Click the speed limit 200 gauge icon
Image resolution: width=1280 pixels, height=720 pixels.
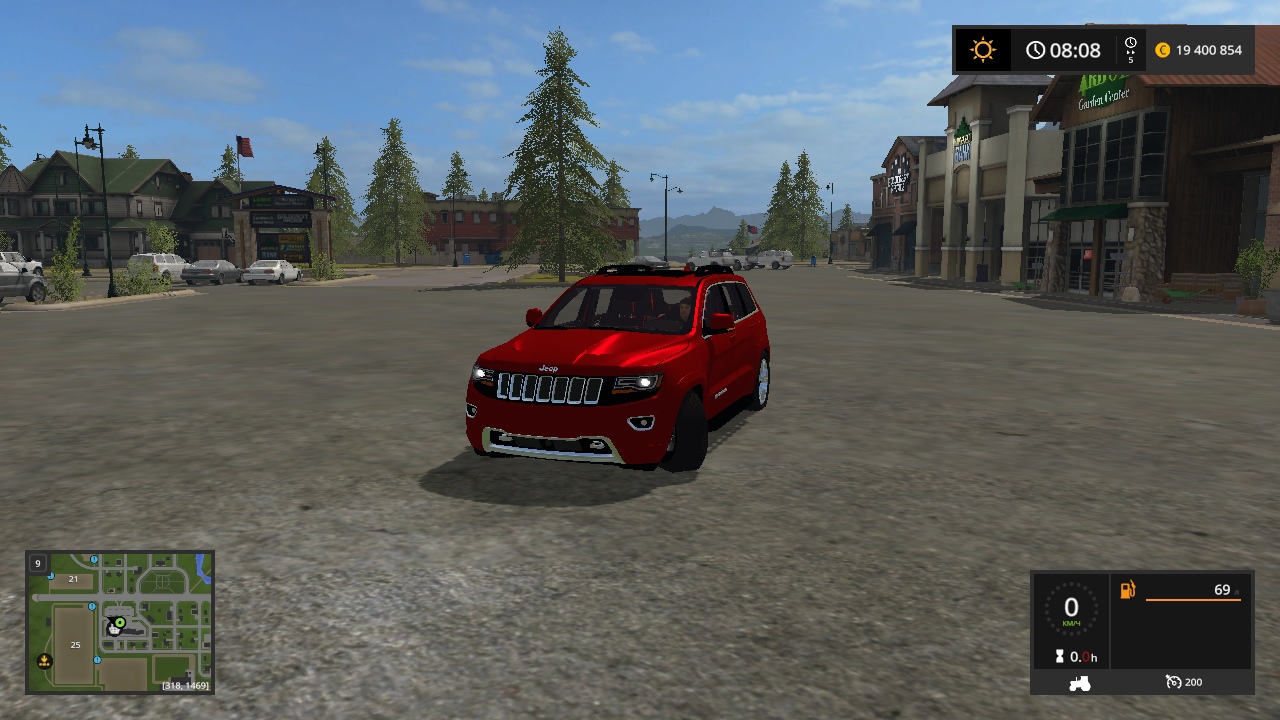coord(1172,682)
